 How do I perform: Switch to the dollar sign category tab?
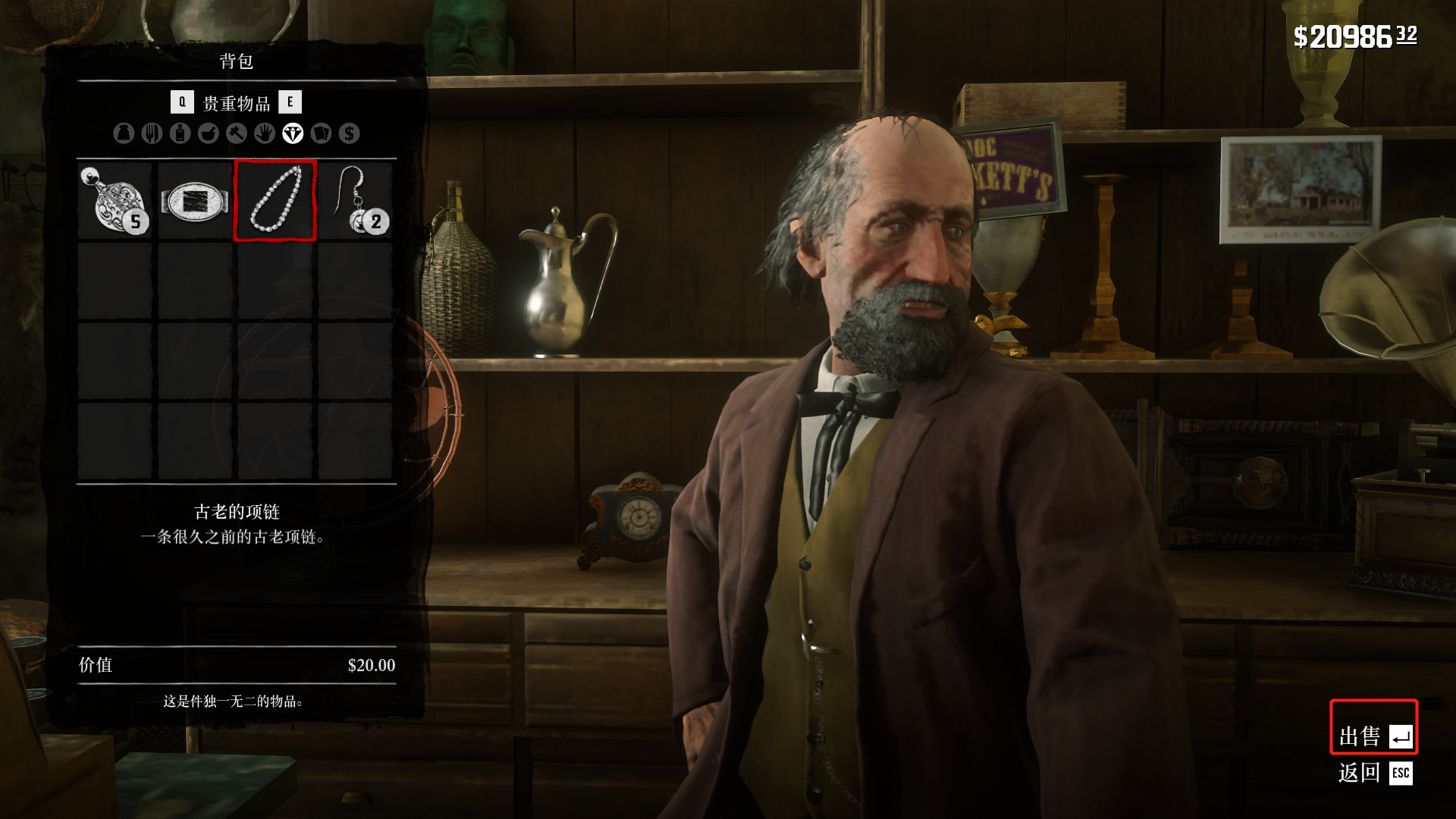[x=349, y=133]
